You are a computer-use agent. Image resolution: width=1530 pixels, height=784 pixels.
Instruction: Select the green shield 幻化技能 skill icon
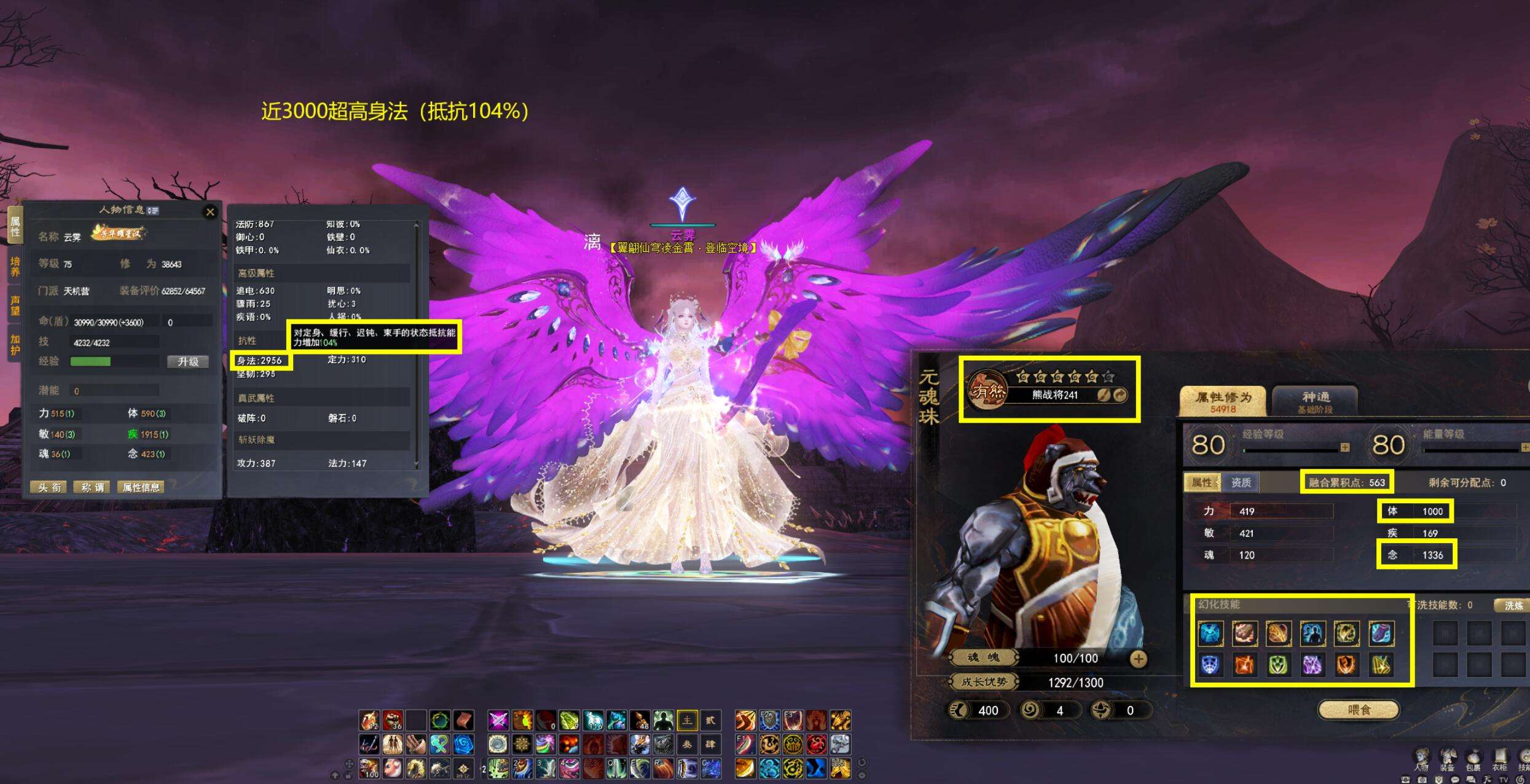(x=1278, y=665)
